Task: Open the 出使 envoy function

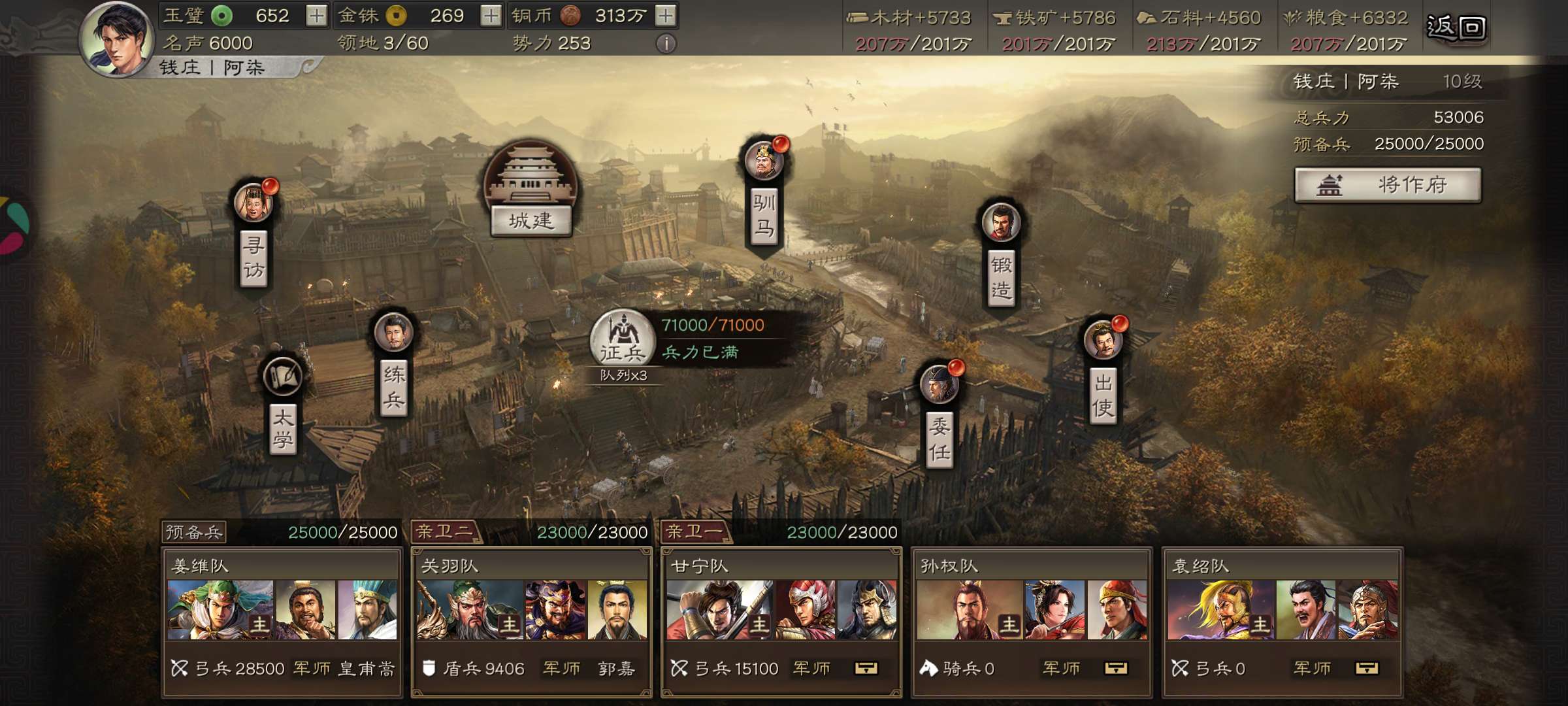Action: (1103, 373)
